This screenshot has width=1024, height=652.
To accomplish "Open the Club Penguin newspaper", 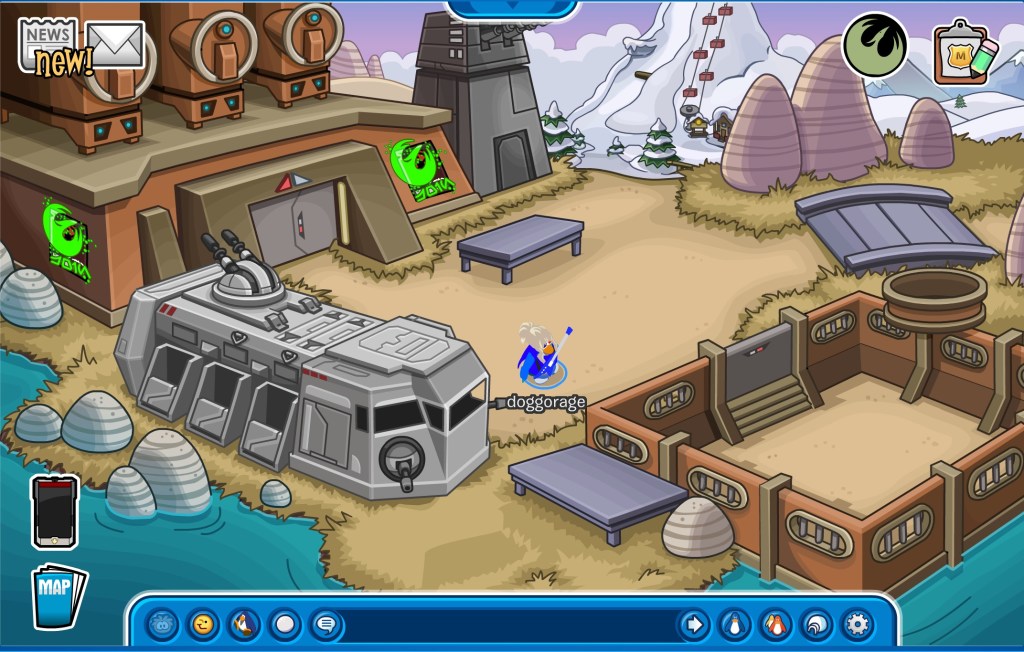I will (x=48, y=42).
